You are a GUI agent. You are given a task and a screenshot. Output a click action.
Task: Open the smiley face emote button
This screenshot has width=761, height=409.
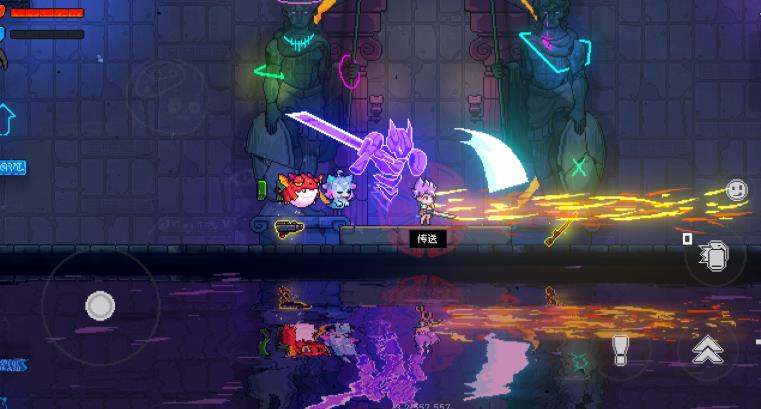[x=737, y=189]
